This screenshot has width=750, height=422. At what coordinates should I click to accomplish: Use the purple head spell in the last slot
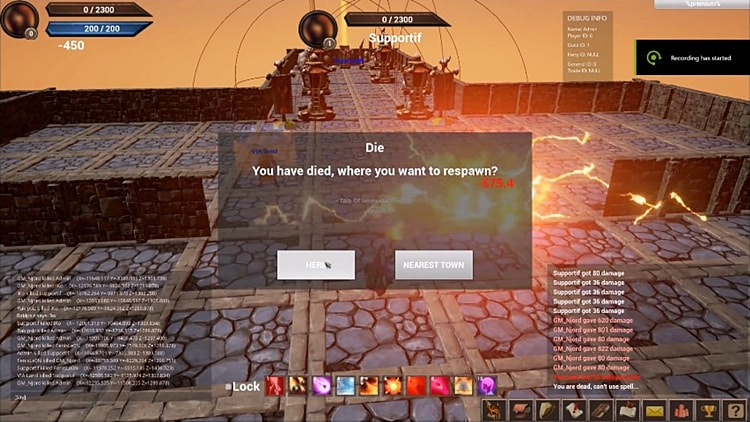click(x=486, y=385)
